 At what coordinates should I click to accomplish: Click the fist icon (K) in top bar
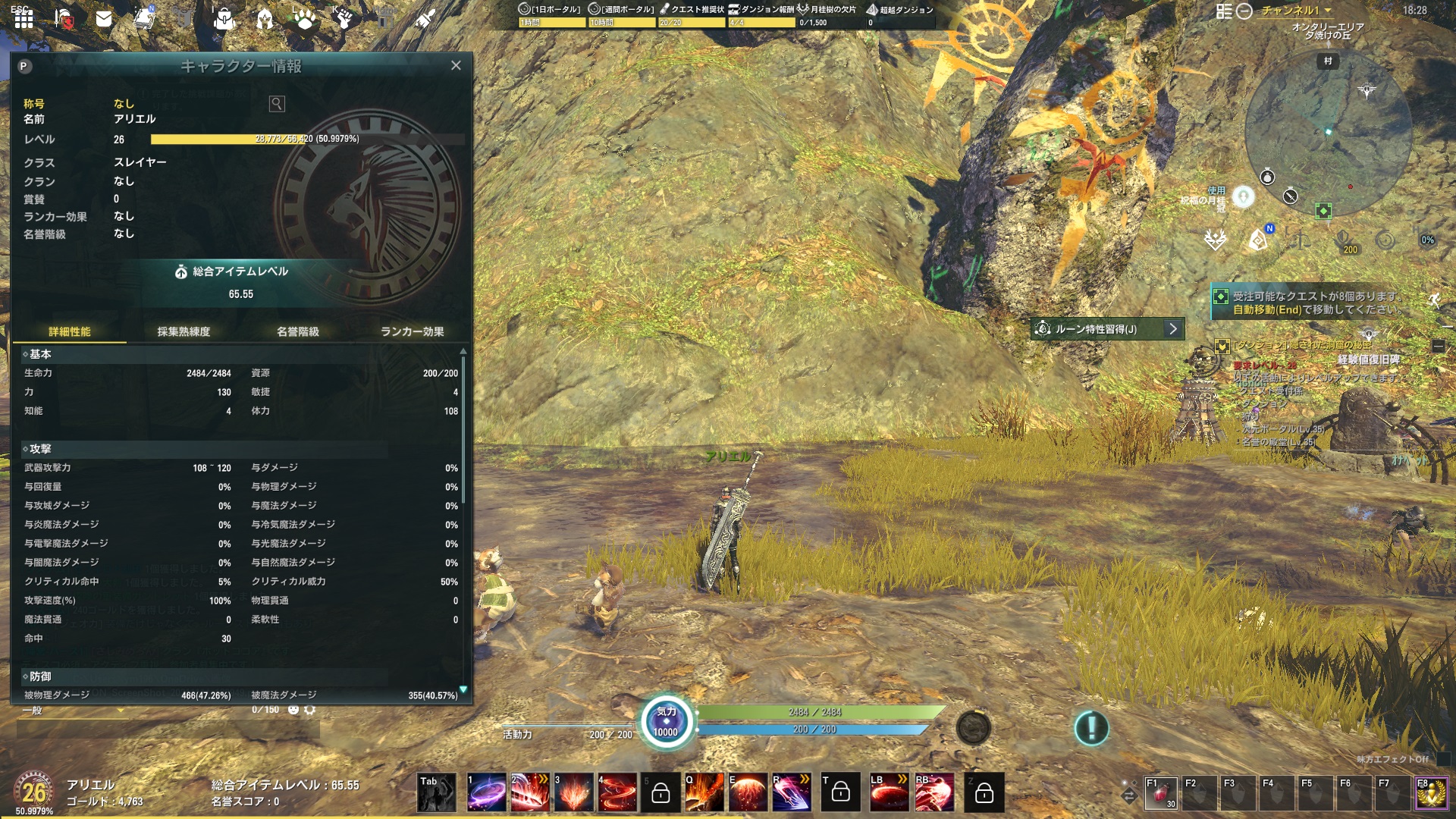tap(345, 19)
